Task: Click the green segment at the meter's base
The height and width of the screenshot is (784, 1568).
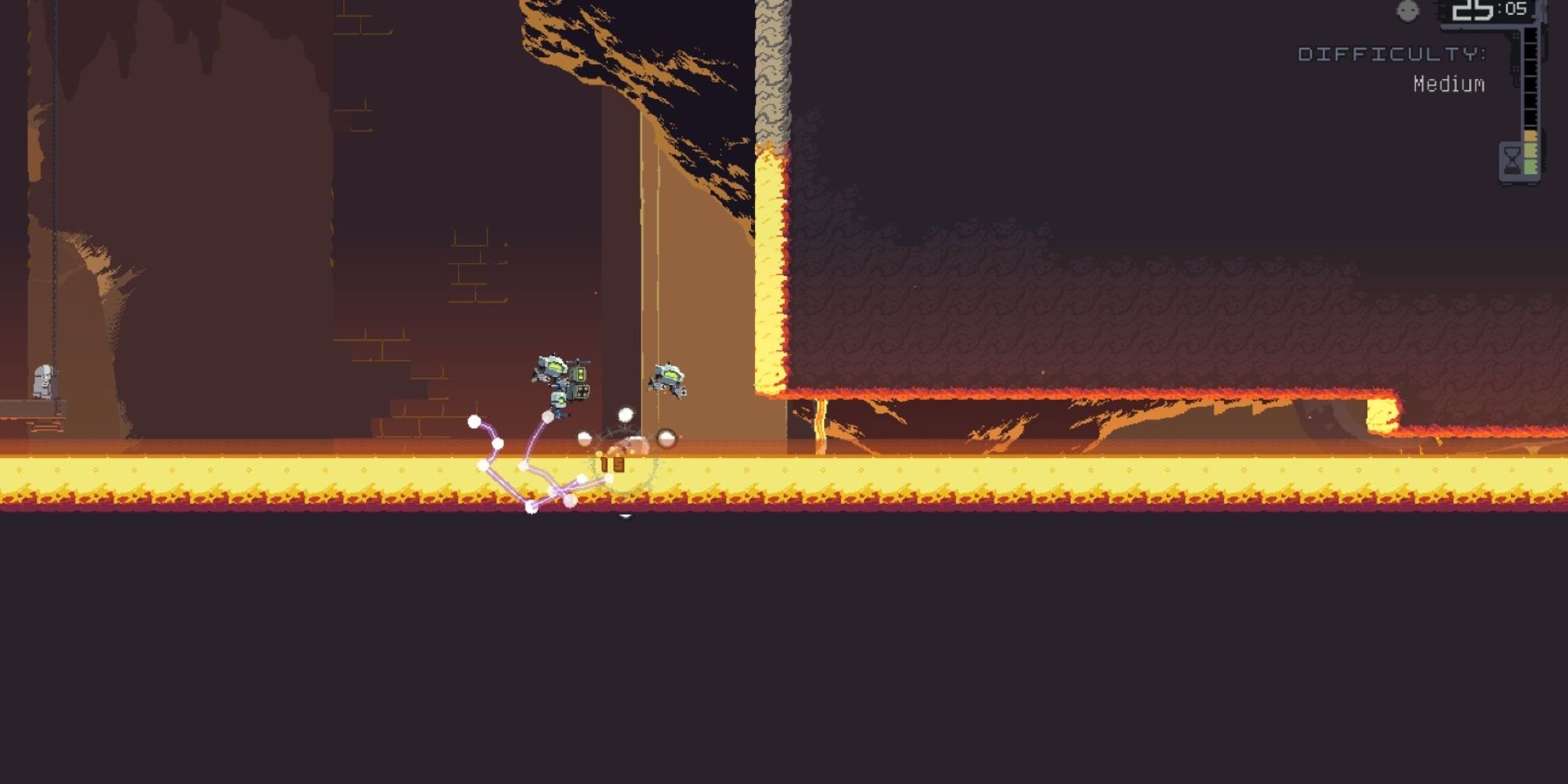Action: pyautogui.click(x=1530, y=166)
